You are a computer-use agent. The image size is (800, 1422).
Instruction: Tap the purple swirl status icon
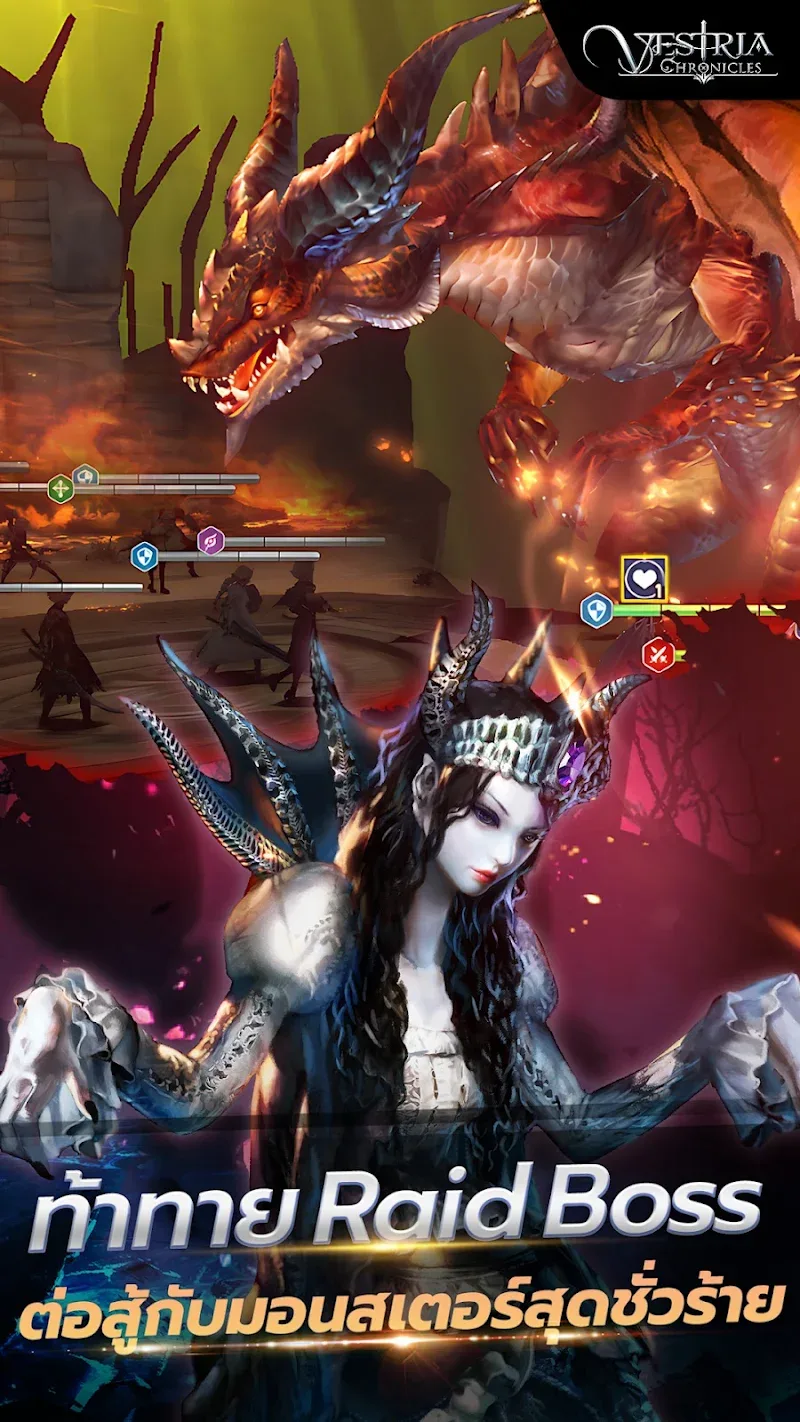point(211,541)
